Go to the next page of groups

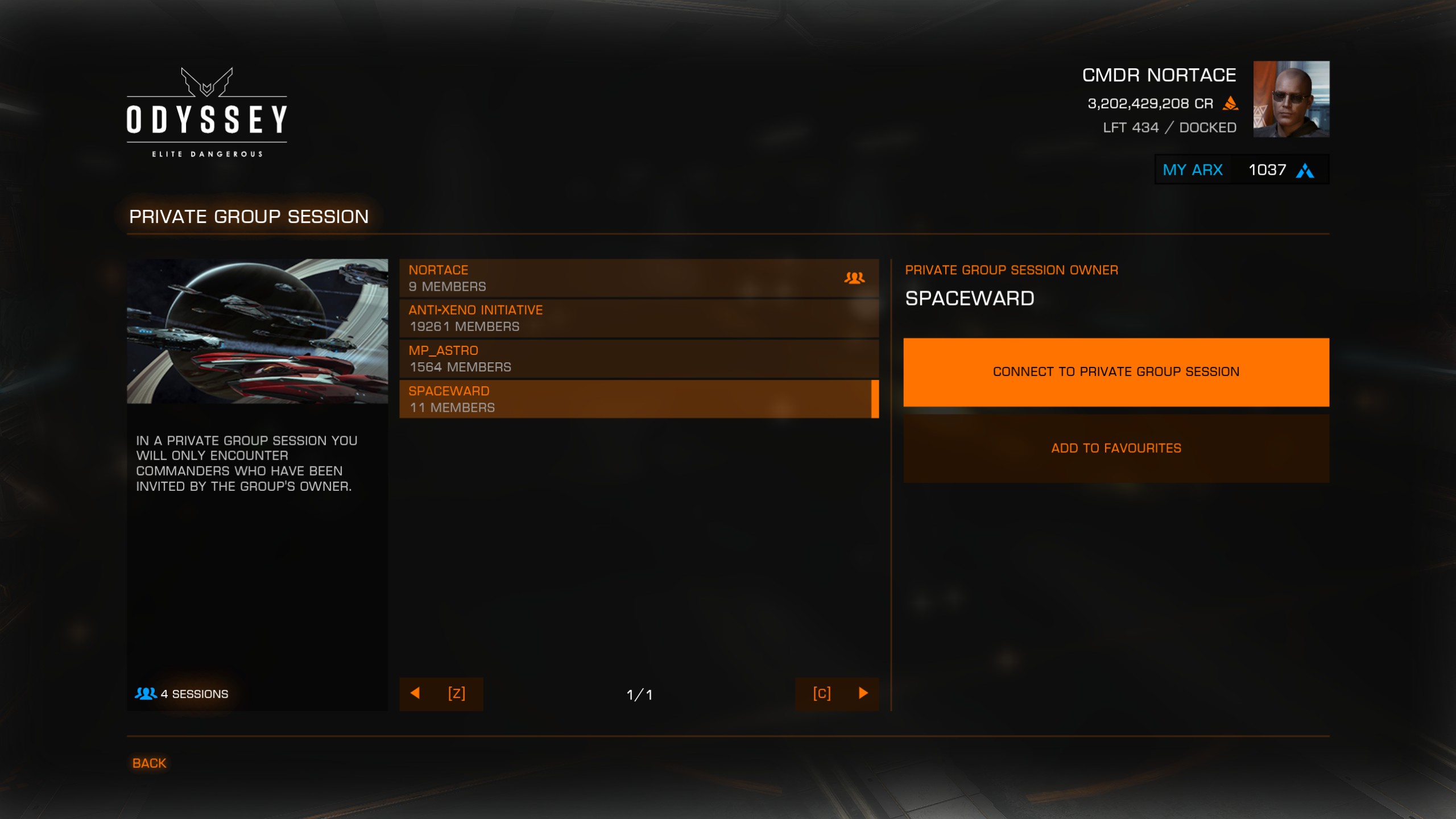(837, 693)
